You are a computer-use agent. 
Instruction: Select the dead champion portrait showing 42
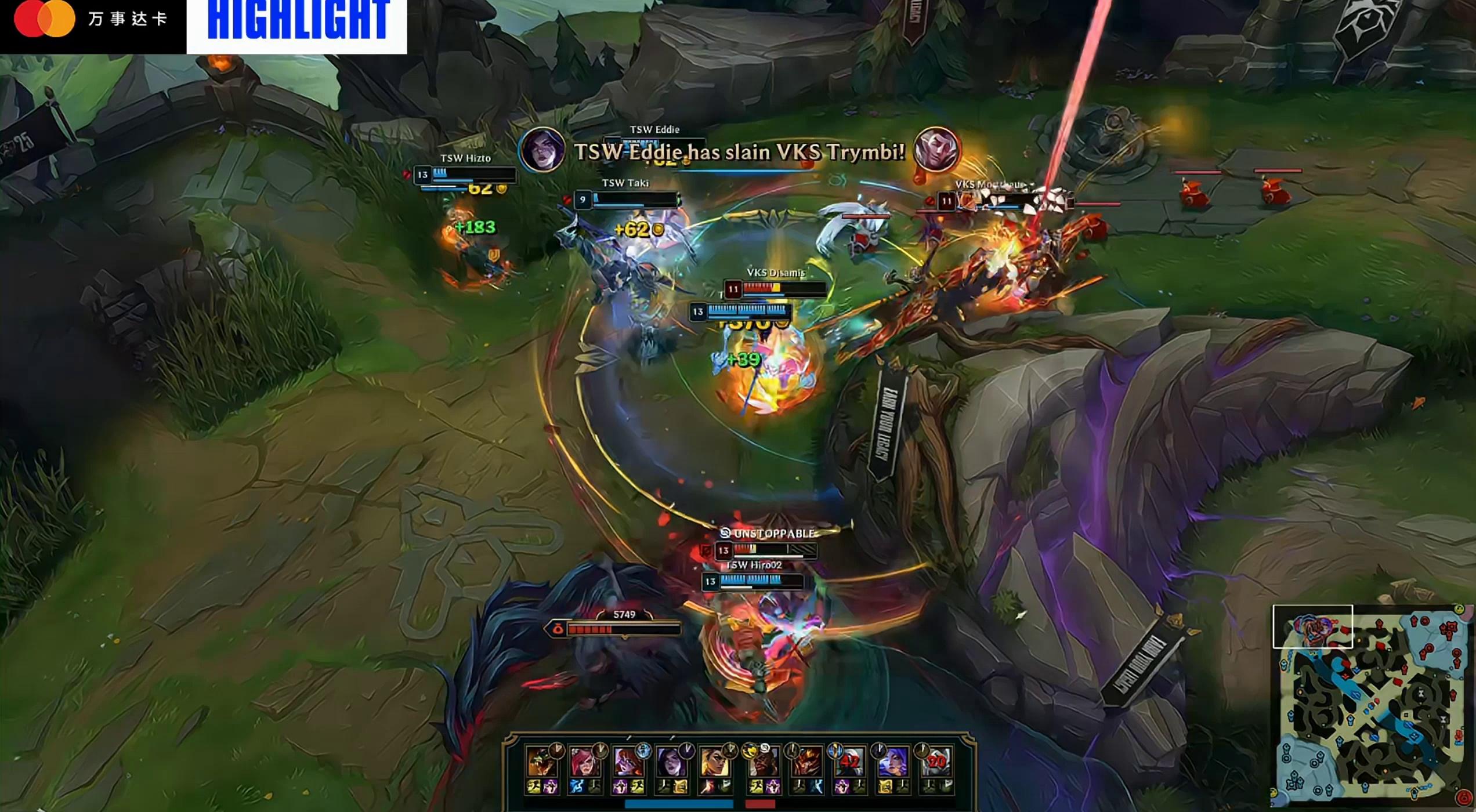pos(849,761)
